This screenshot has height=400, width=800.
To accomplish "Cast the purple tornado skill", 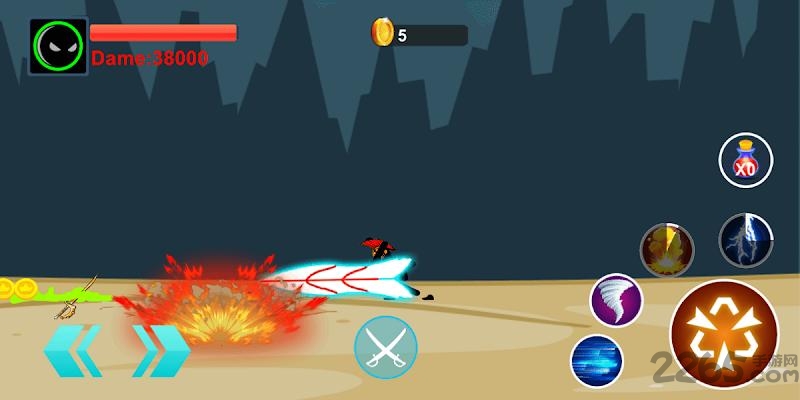I will tap(615, 300).
